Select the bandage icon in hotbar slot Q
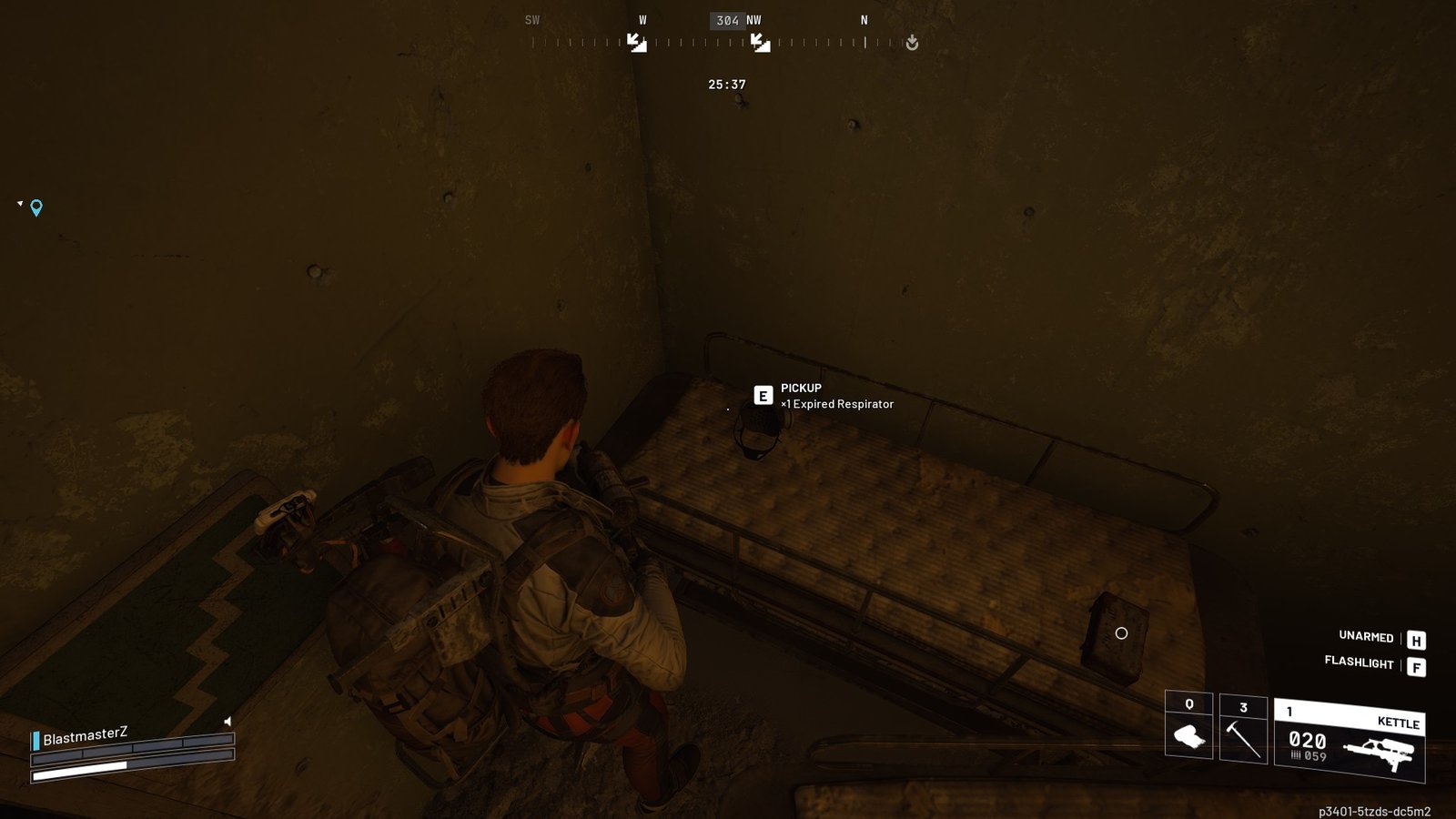 [x=1188, y=735]
